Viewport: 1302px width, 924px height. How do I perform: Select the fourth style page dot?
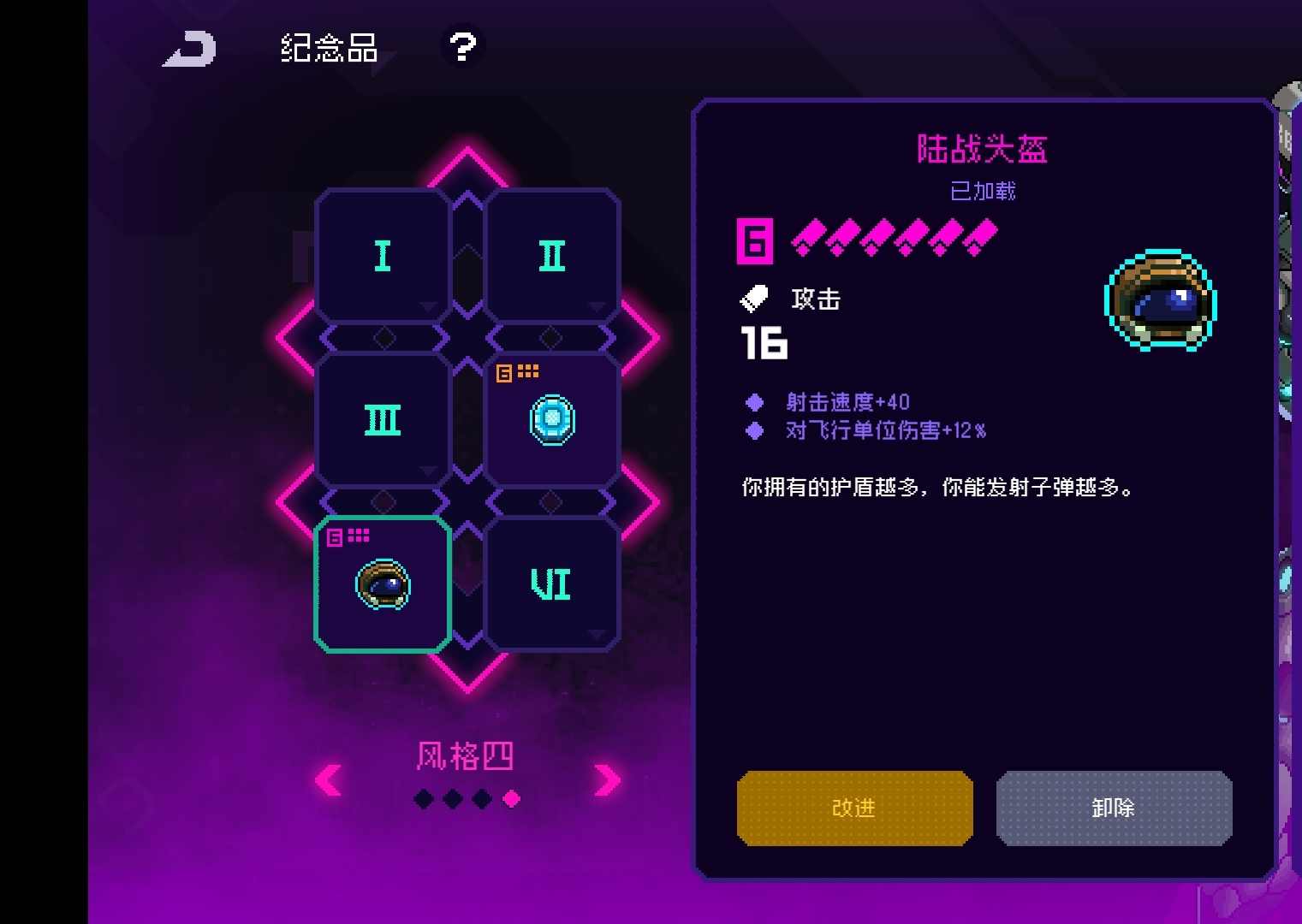click(511, 798)
